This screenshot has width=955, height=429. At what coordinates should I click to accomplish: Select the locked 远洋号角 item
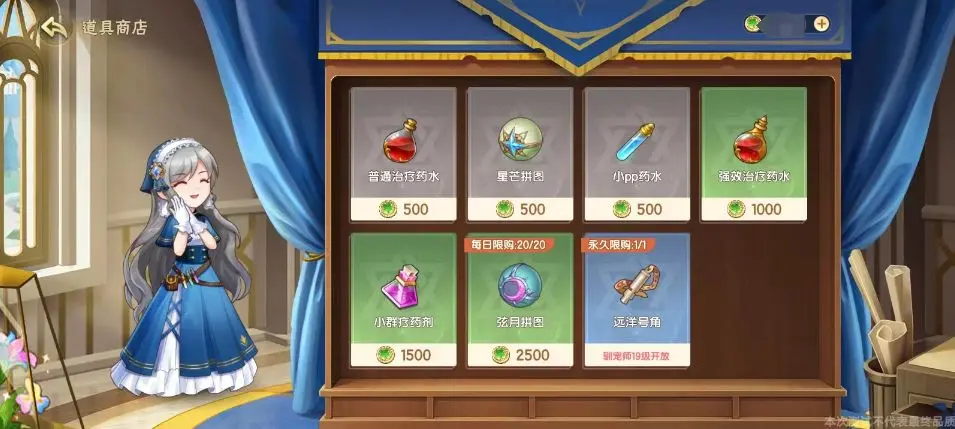tap(637, 300)
